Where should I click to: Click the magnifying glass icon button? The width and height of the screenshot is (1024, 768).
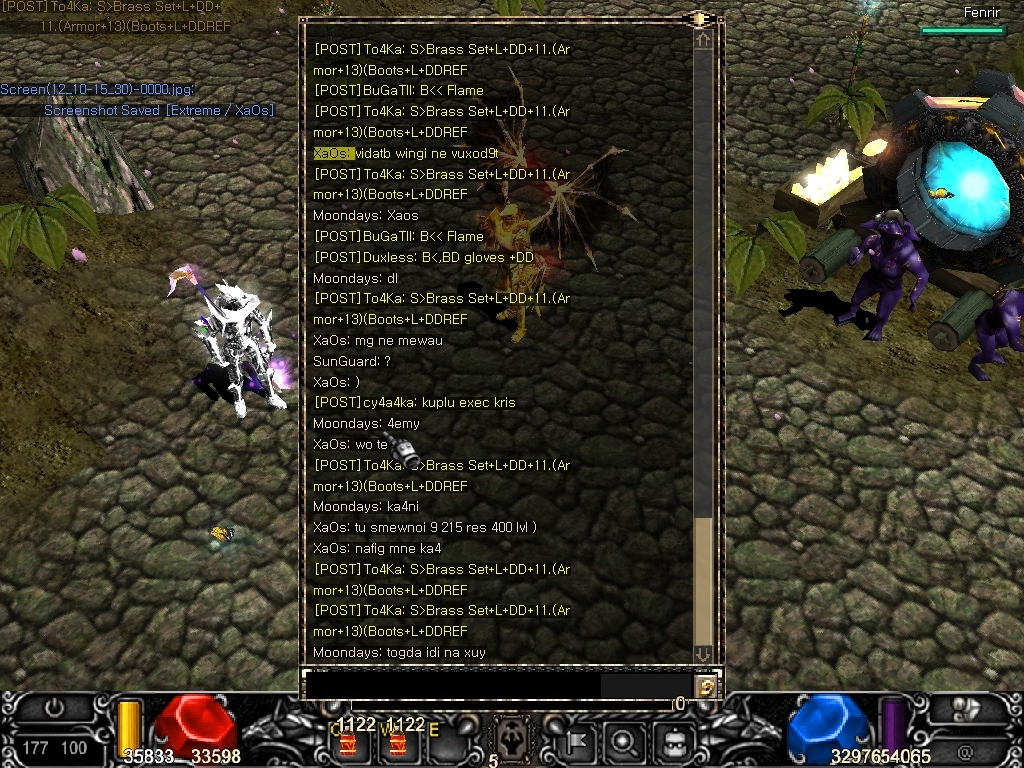pyautogui.click(x=625, y=742)
